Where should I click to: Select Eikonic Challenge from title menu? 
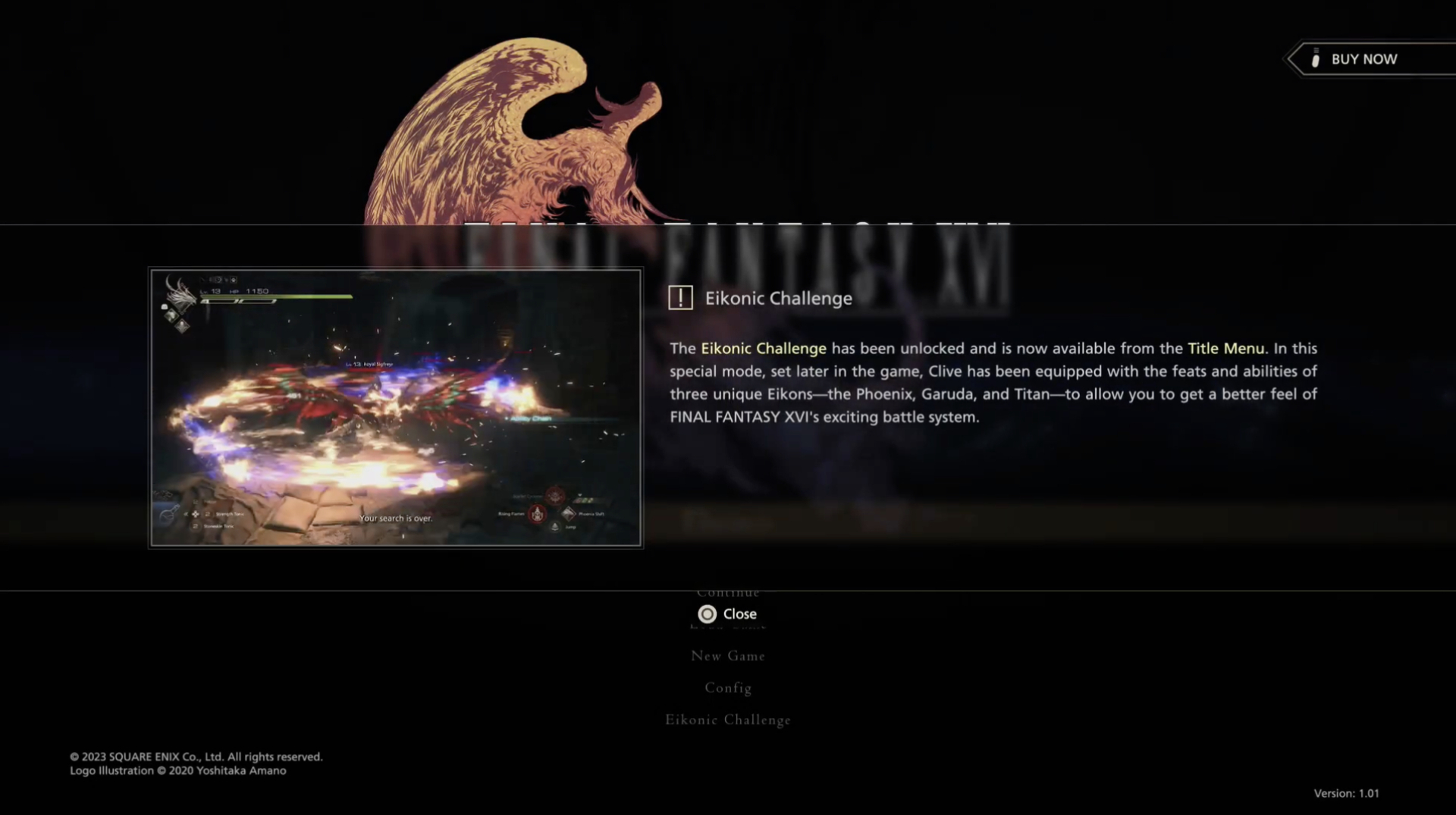coord(728,719)
